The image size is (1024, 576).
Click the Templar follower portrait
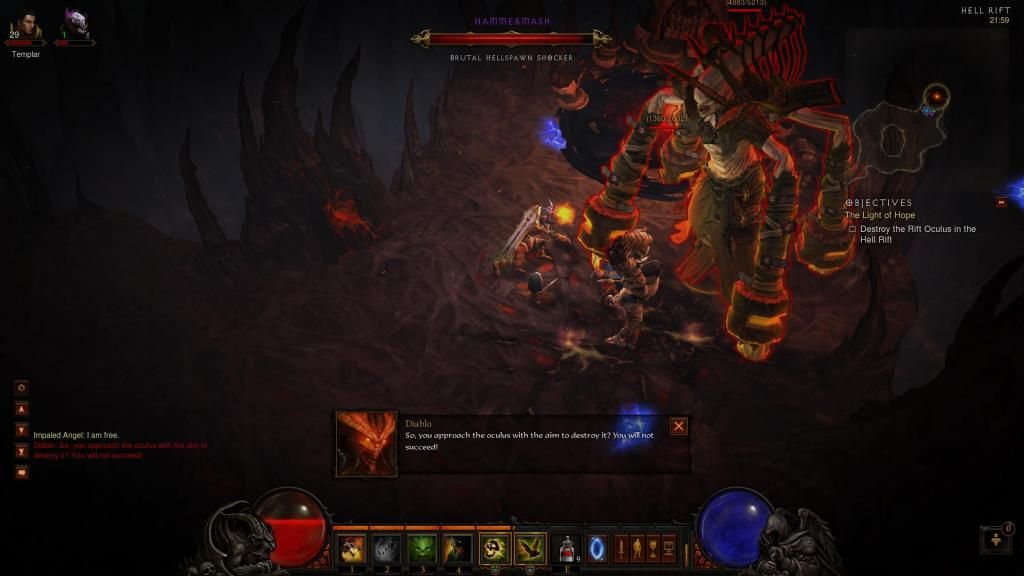(26, 26)
